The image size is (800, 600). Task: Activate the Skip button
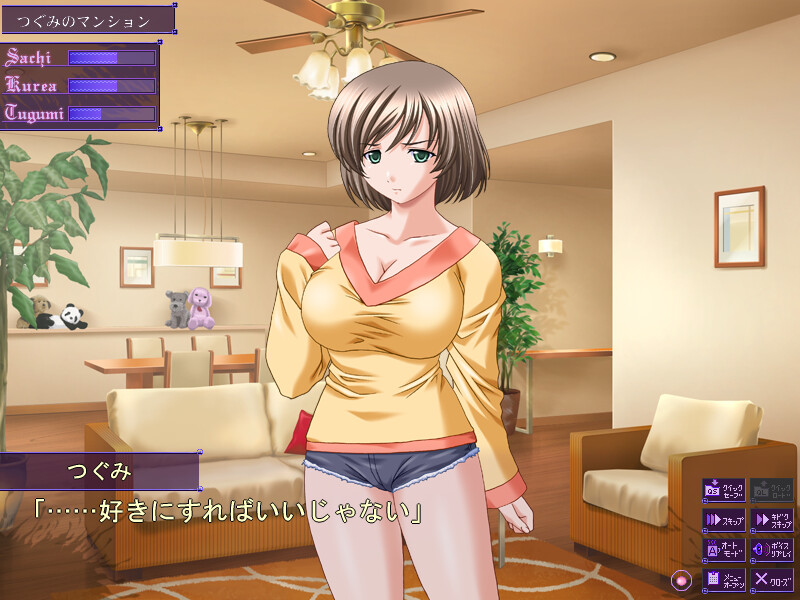[x=724, y=520]
